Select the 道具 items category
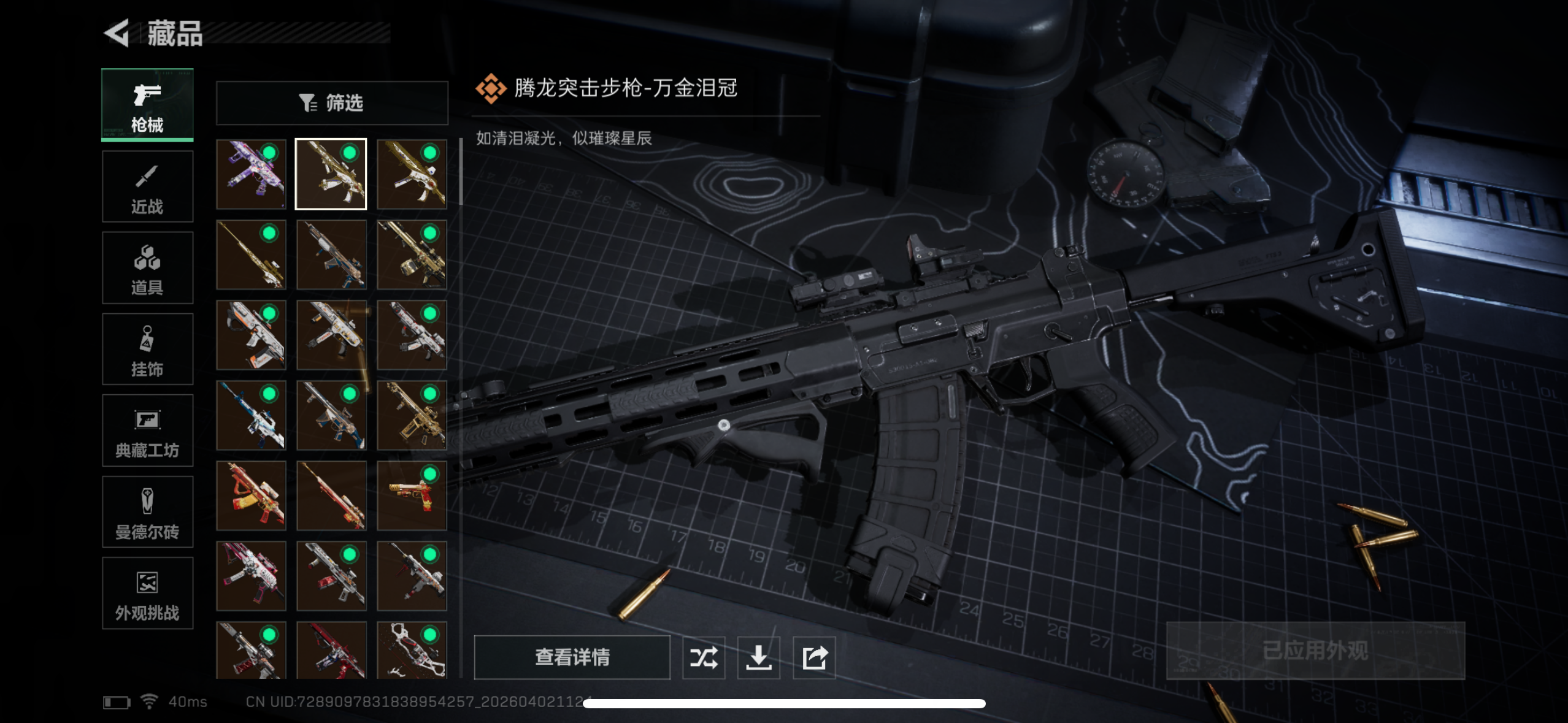The height and width of the screenshot is (723, 1568). (x=147, y=267)
